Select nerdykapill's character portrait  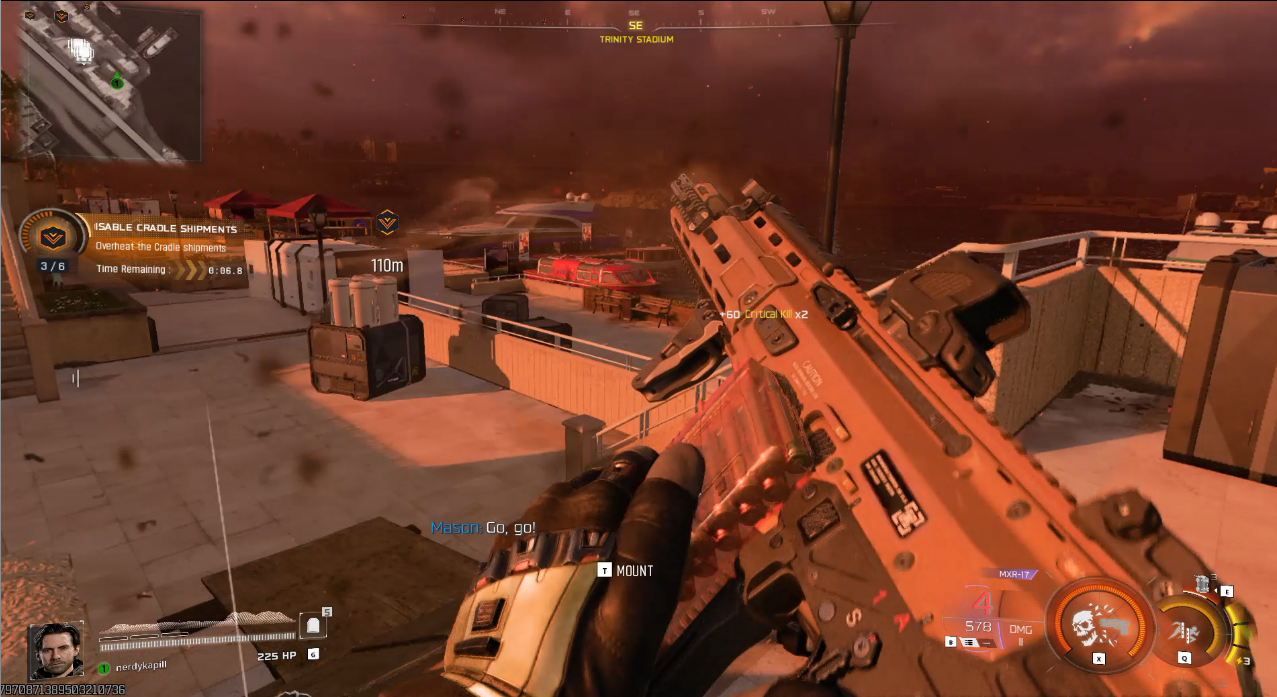[56, 651]
